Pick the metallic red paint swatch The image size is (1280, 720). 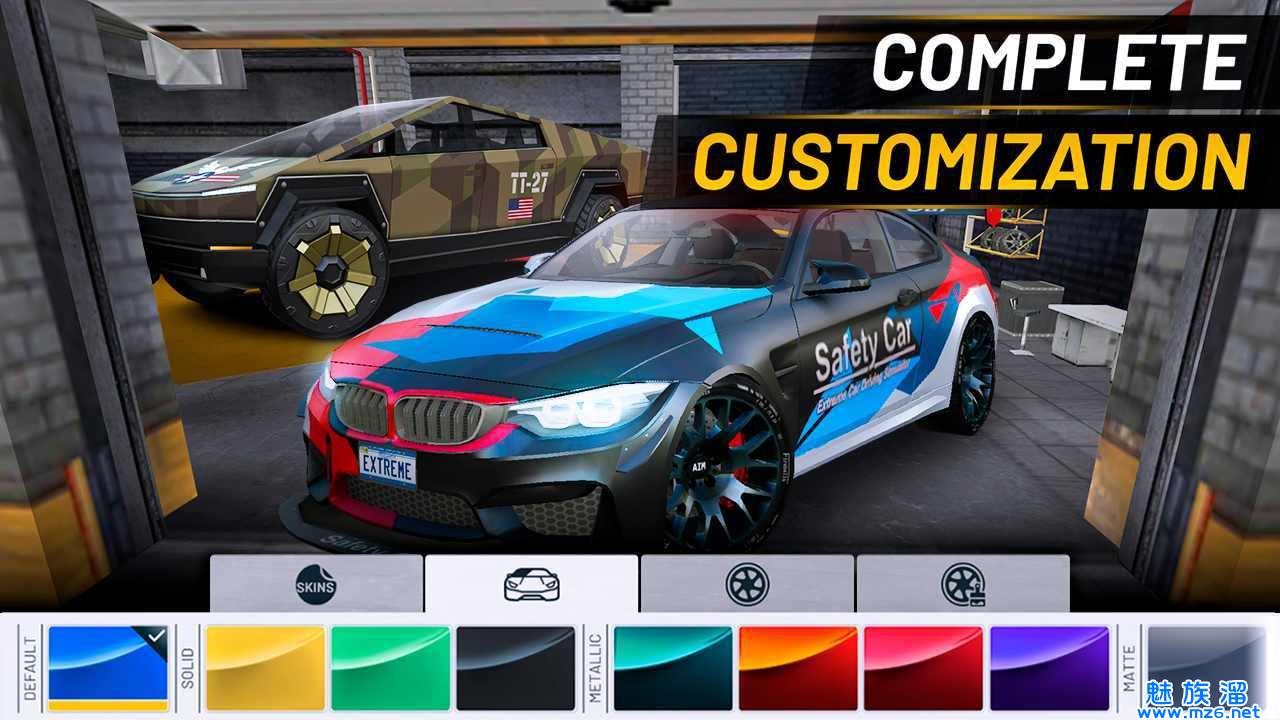(923, 667)
